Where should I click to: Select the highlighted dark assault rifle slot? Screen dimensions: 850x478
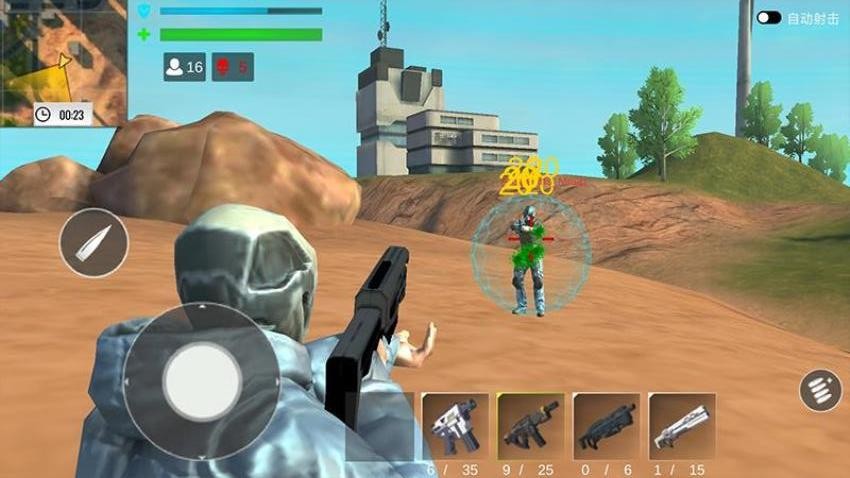point(530,426)
